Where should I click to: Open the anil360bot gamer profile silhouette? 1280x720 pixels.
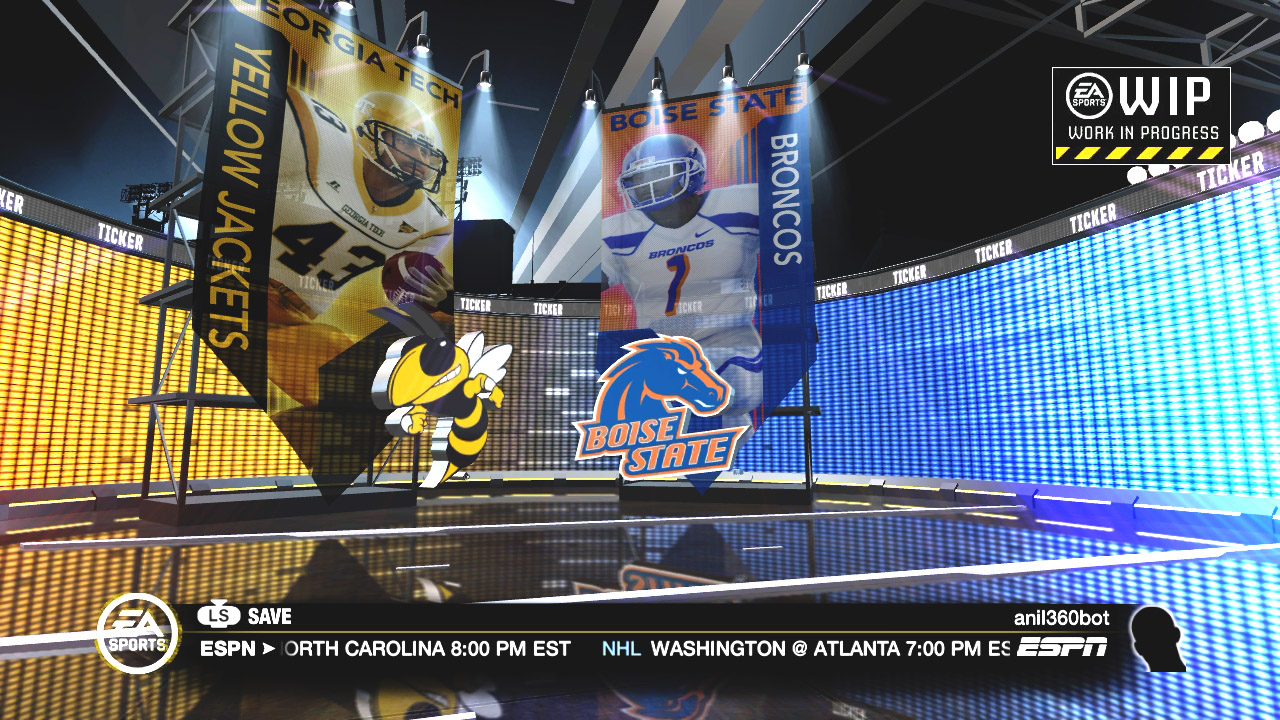click(x=1157, y=638)
